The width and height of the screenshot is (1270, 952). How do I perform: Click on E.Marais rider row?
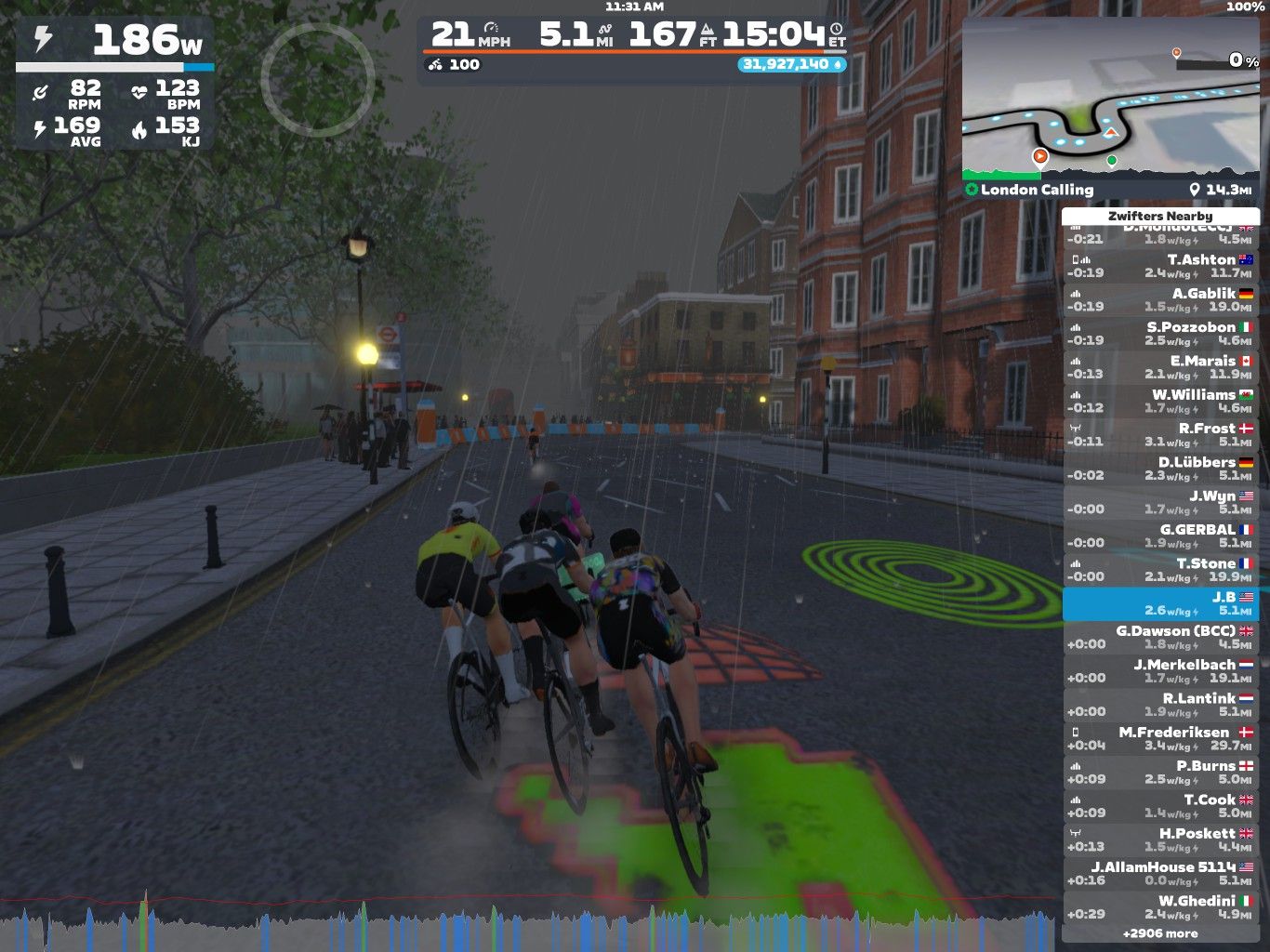pyautogui.click(x=1160, y=367)
